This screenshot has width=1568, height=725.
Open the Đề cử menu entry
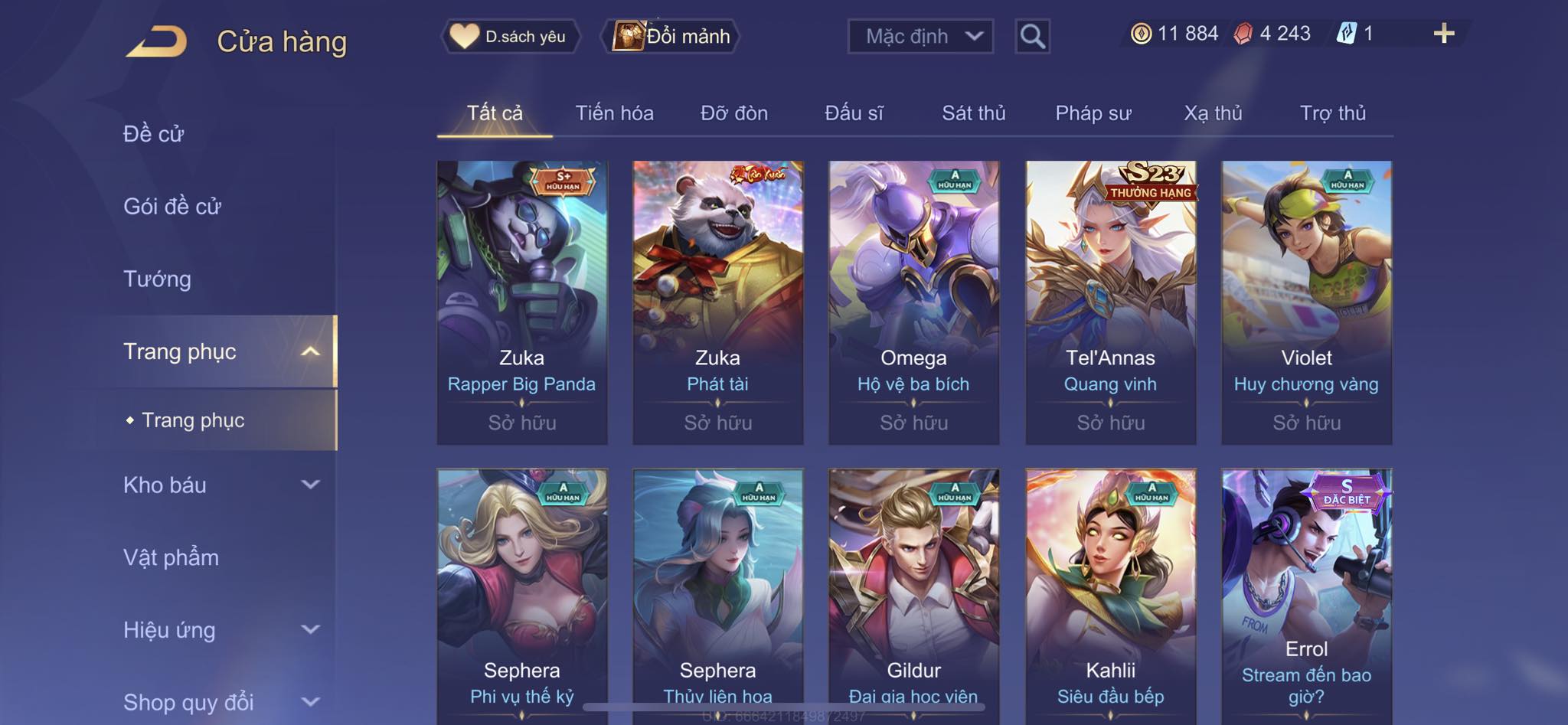point(153,134)
